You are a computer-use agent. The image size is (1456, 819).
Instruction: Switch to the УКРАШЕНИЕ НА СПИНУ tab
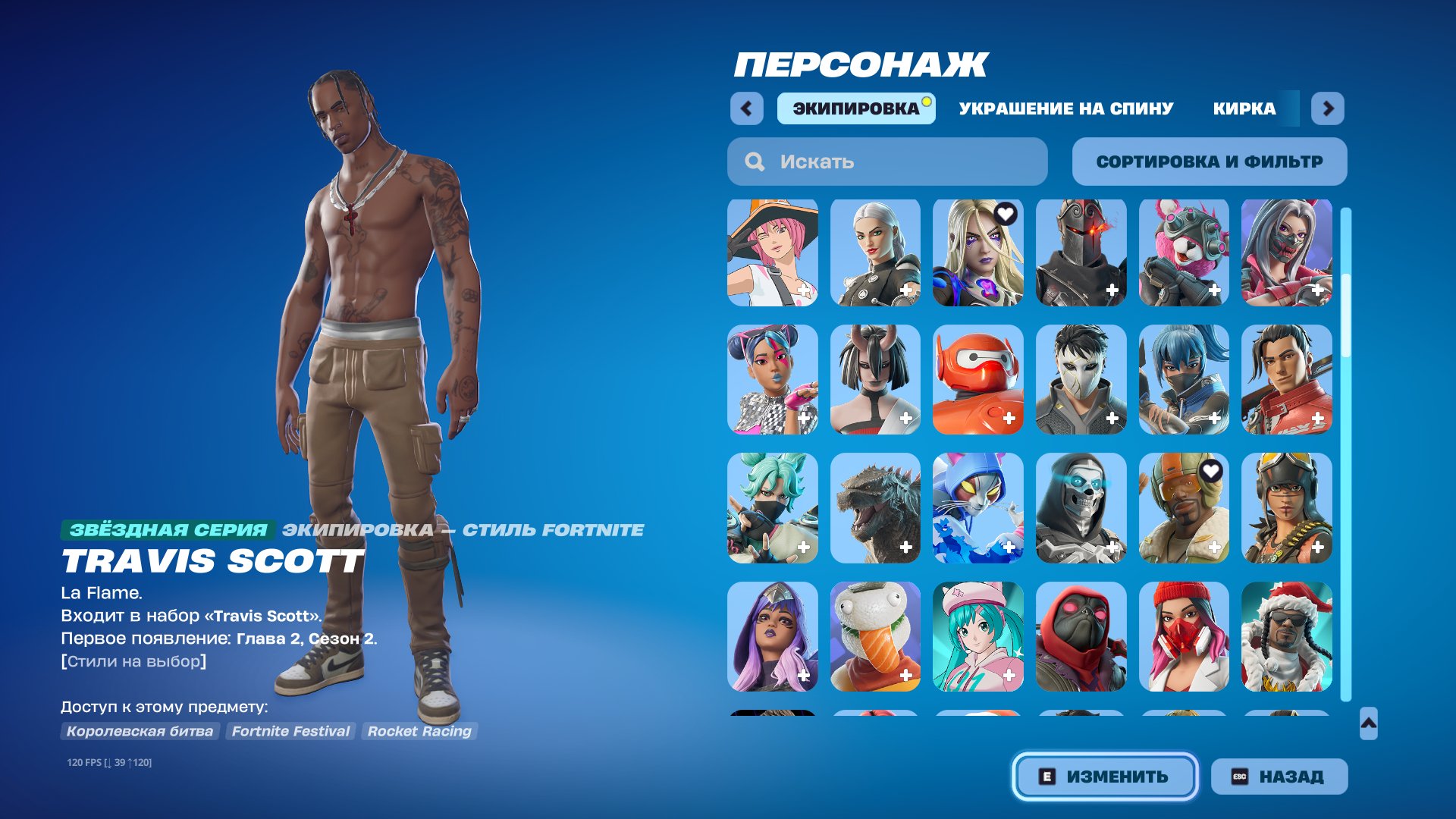click(x=1065, y=108)
